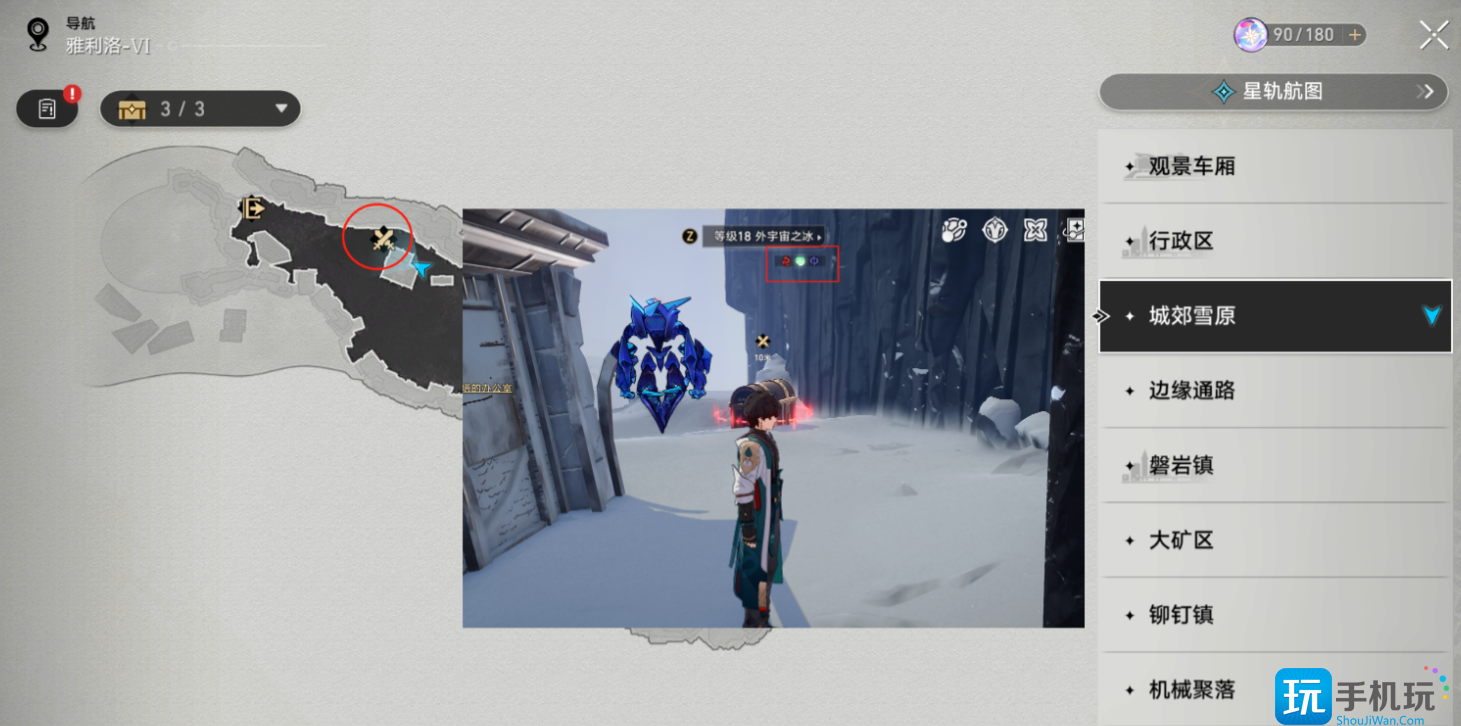The width and height of the screenshot is (1461, 726).
Task: Select the treasure chest icon showing 3/3
Action: click(133, 108)
